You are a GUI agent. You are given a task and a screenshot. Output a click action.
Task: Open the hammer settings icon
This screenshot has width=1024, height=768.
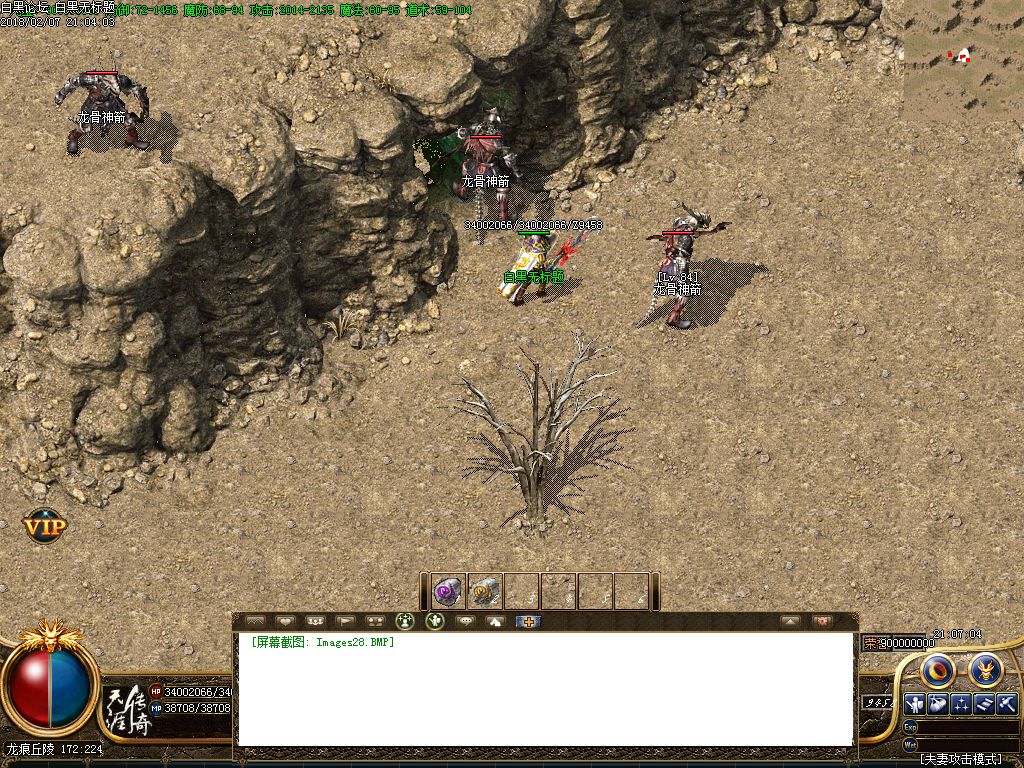(1007, 704)
